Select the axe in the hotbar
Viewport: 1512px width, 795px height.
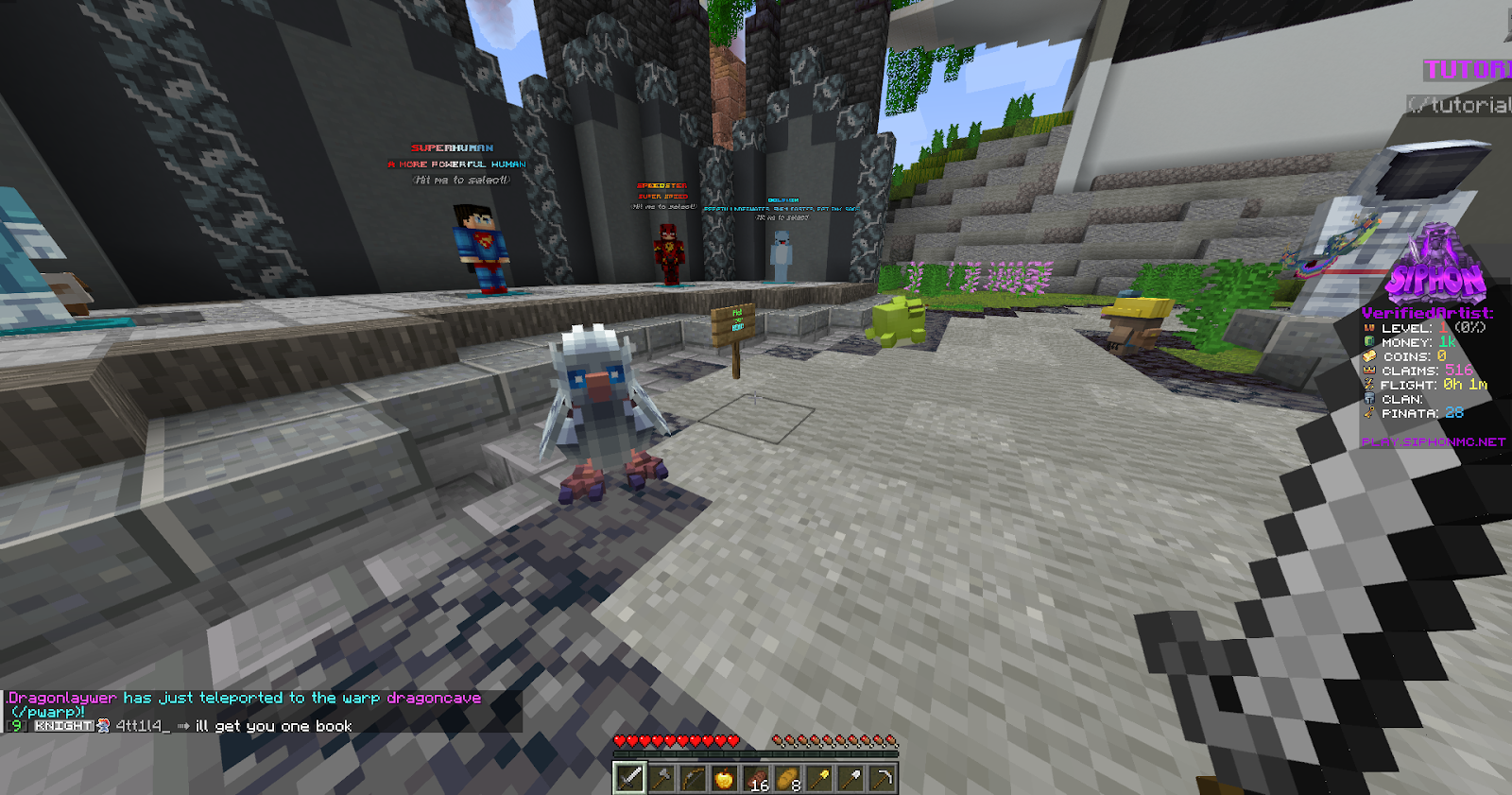click(x=663, y=779)
